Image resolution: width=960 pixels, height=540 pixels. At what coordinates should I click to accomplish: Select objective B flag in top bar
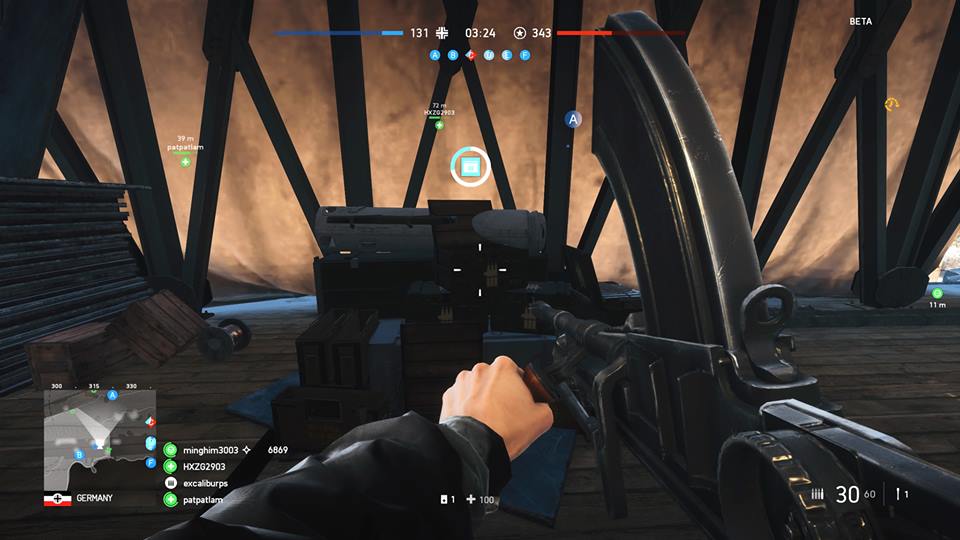(452, 55)
